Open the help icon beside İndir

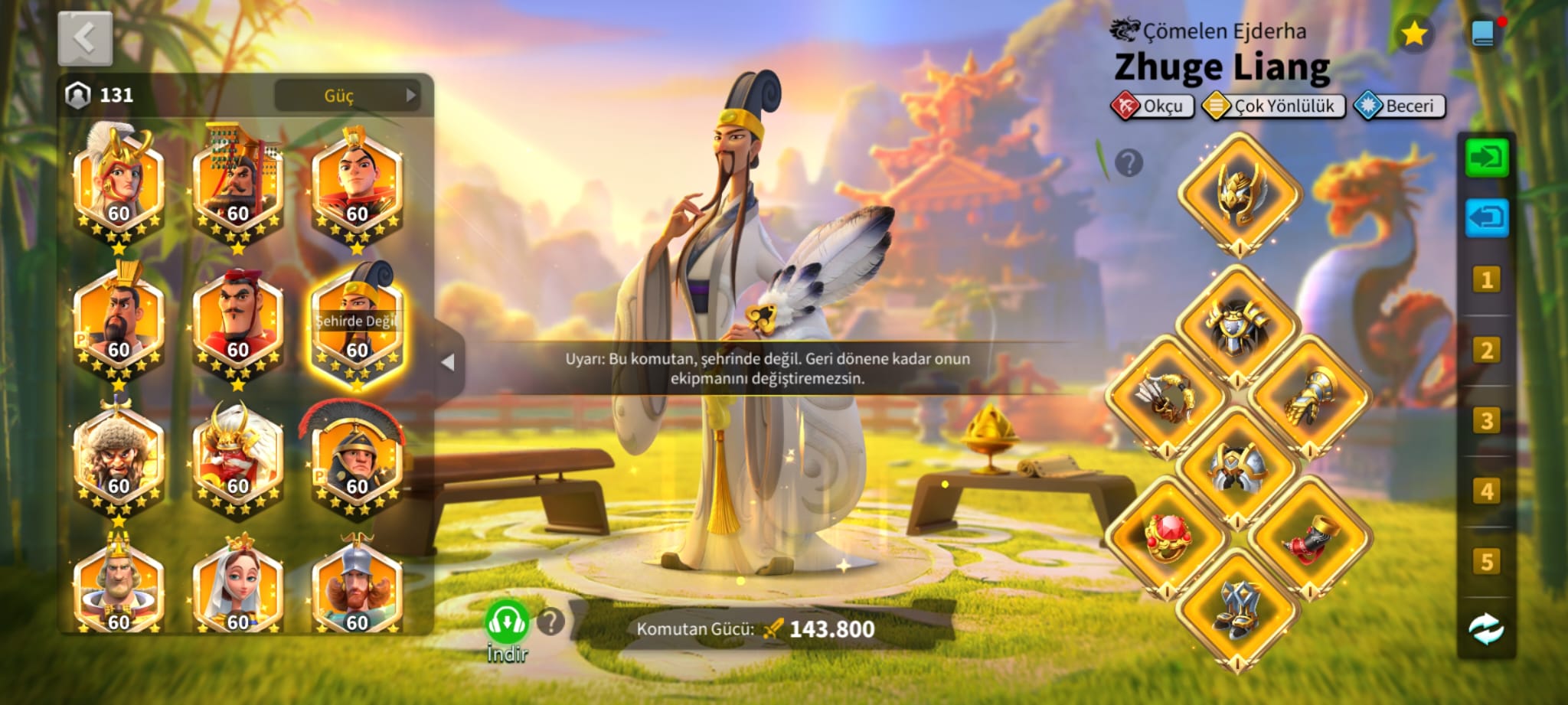pyautogui.click(x=550, y=622)
